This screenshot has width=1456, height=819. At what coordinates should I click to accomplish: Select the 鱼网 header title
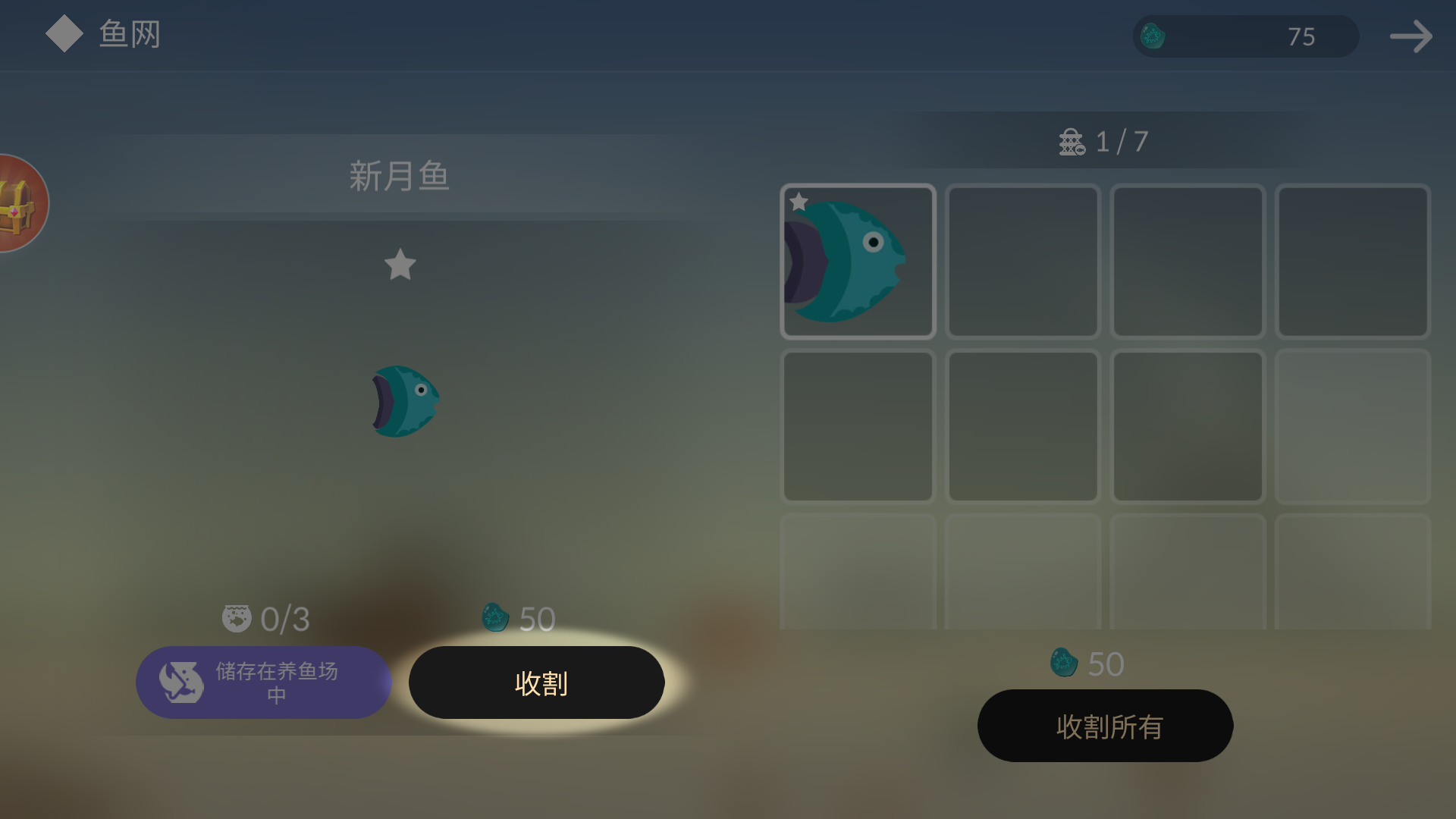pos(127,33)
